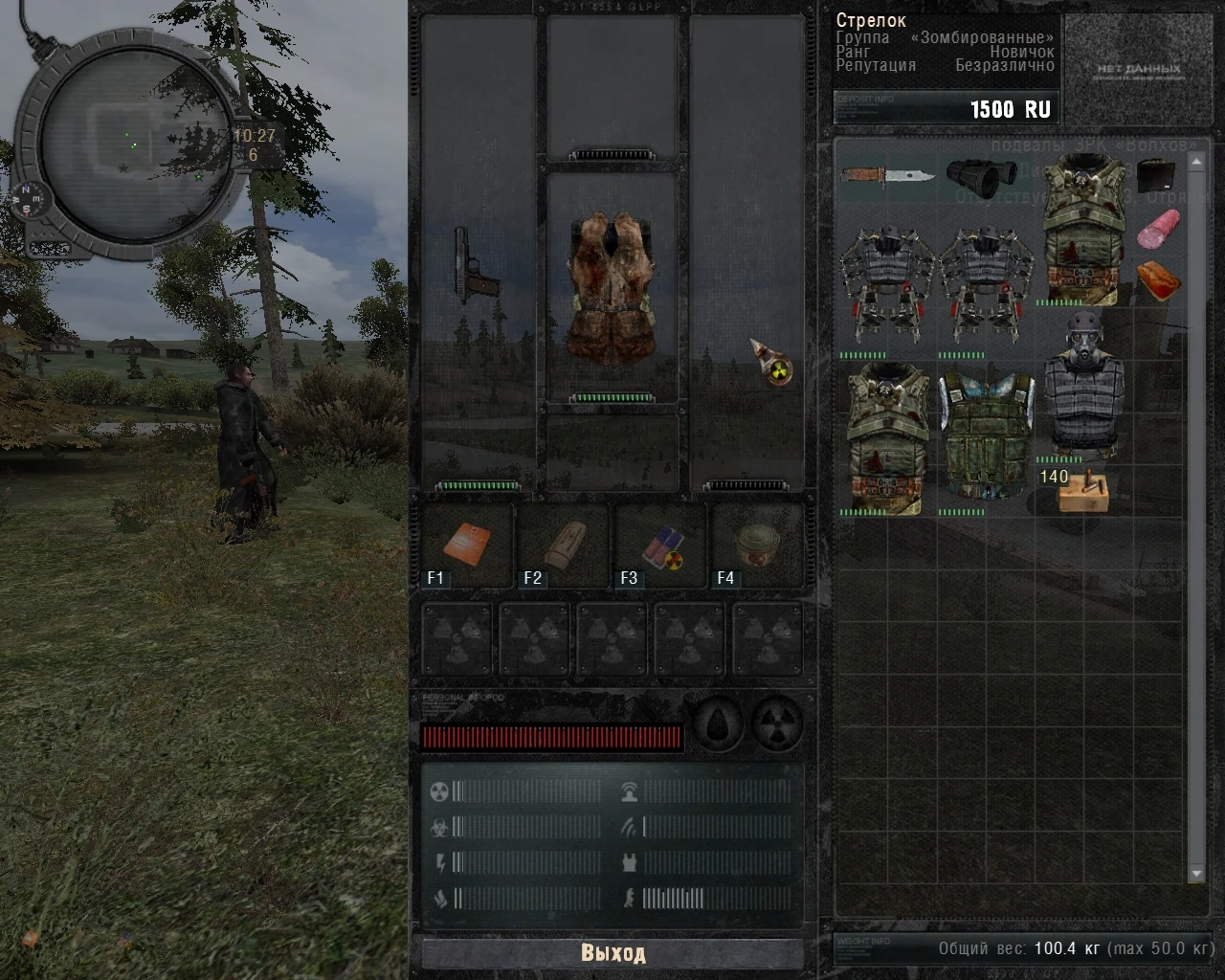The image size is (1225, 980).
Task: Select the bandage item in quick slot F1
Action: pos(467,546)
